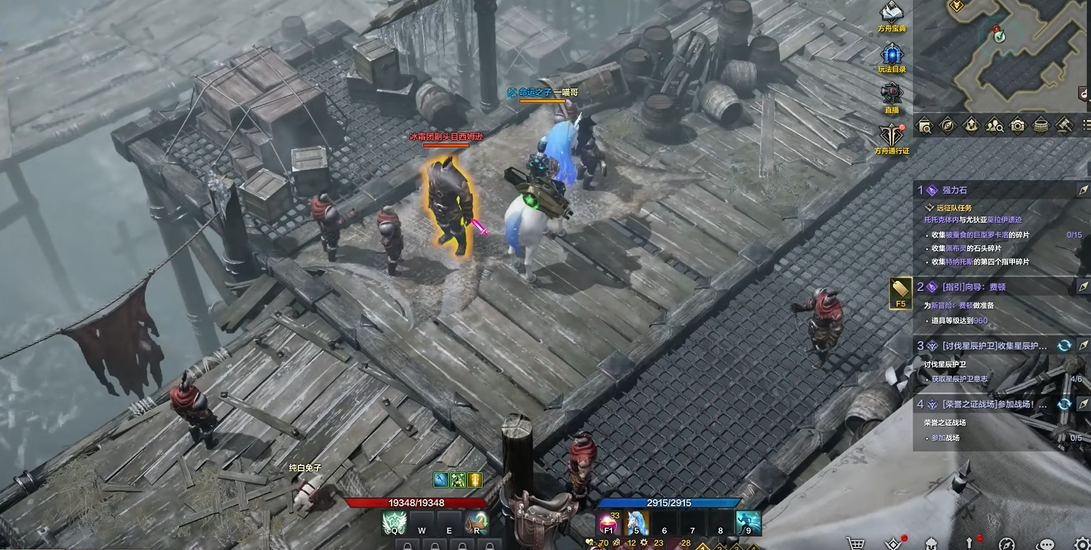Click the refresh icon on the 讨伐星辰护卫 quest
Viewport: 1091px width, 550px height.
(1065, 345)
